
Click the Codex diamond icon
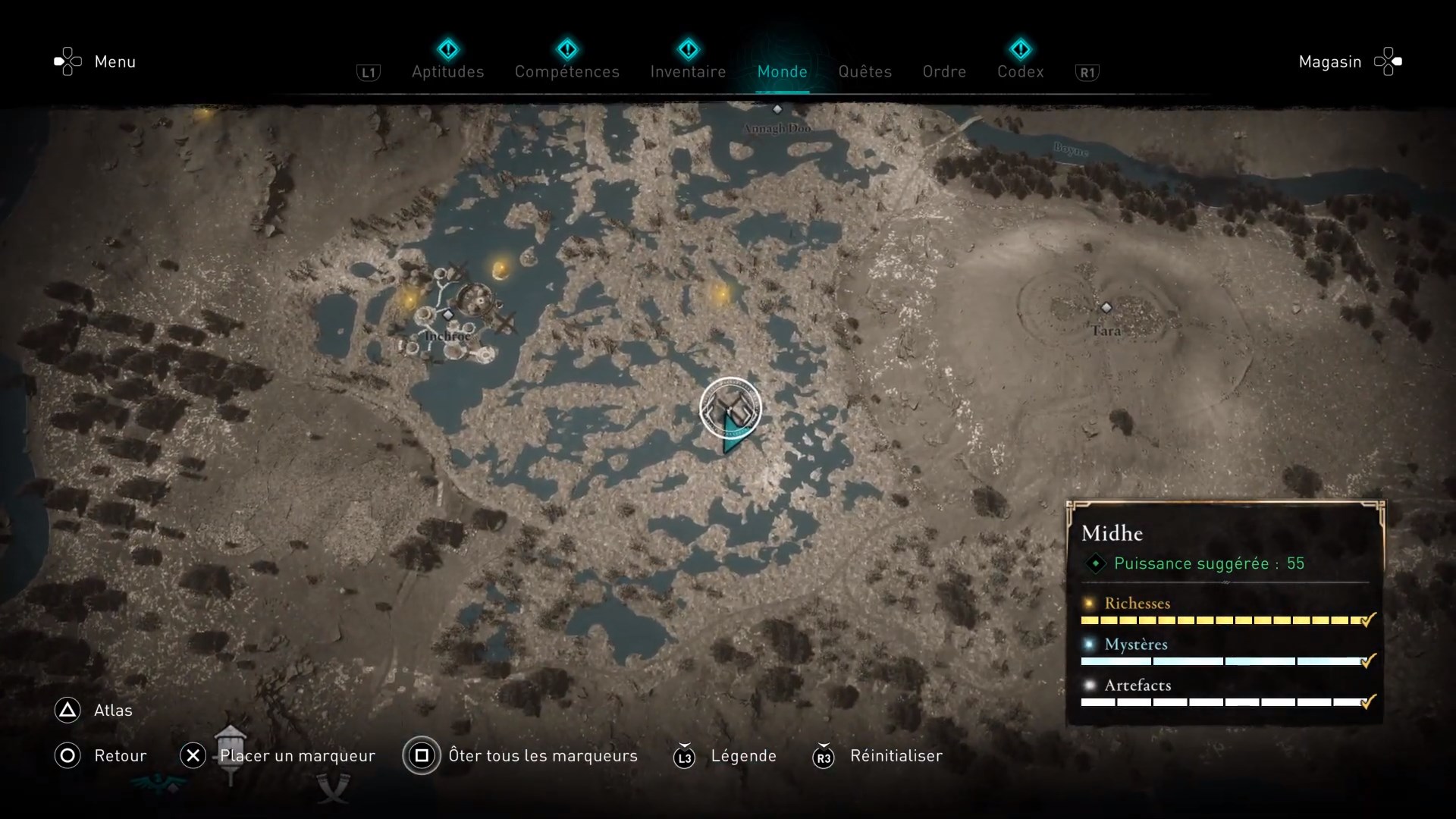(1021, 48)
